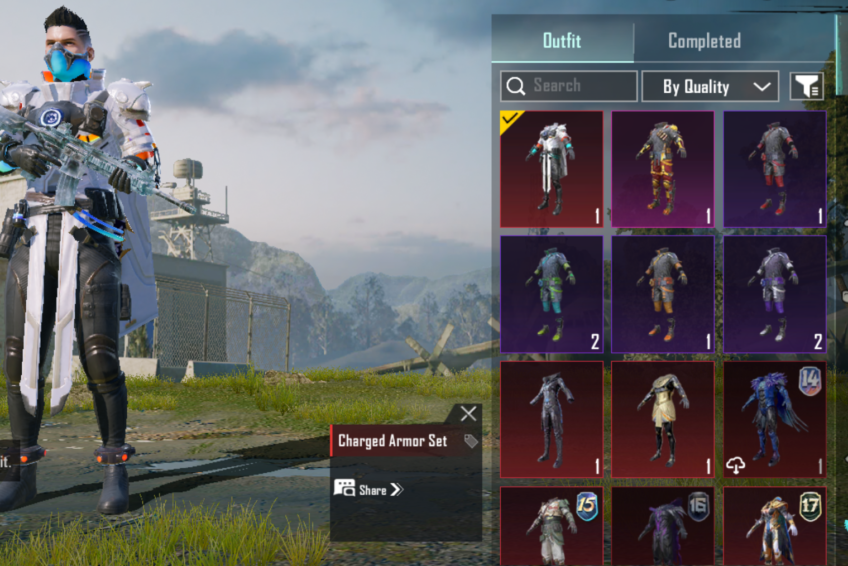Image resolution: width=848 pixels, height=566 pixels.
Task: Click the outfit Search field
Action: click(569, 86)
